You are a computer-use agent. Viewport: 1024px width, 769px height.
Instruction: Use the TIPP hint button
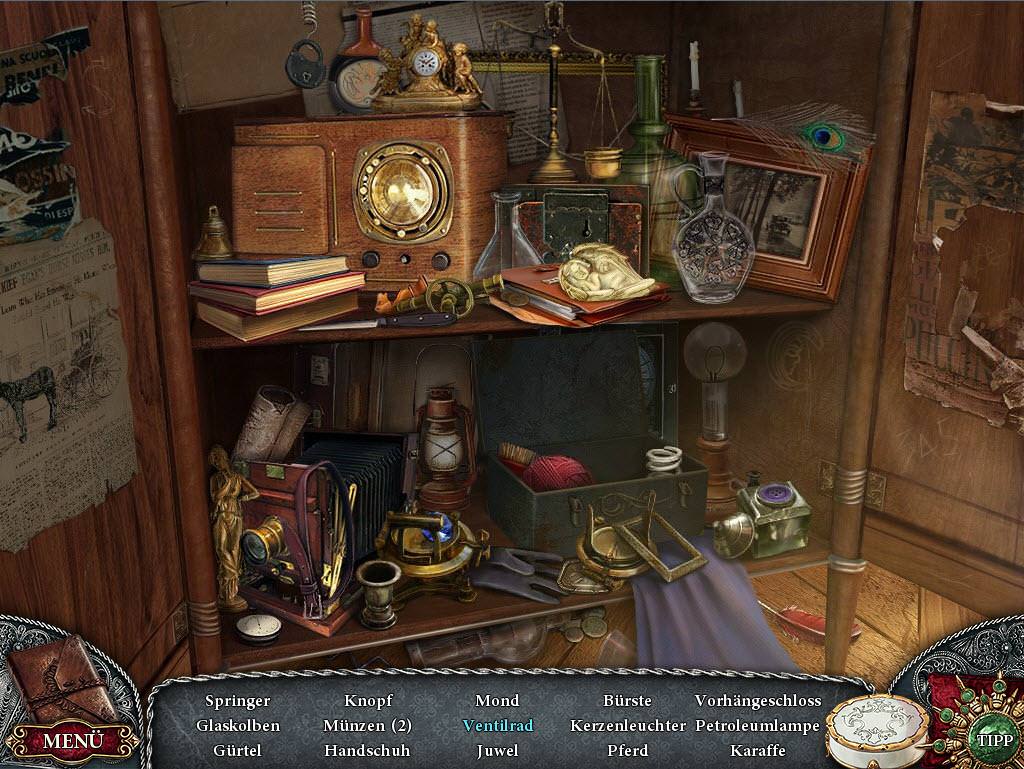coord(994,741)
